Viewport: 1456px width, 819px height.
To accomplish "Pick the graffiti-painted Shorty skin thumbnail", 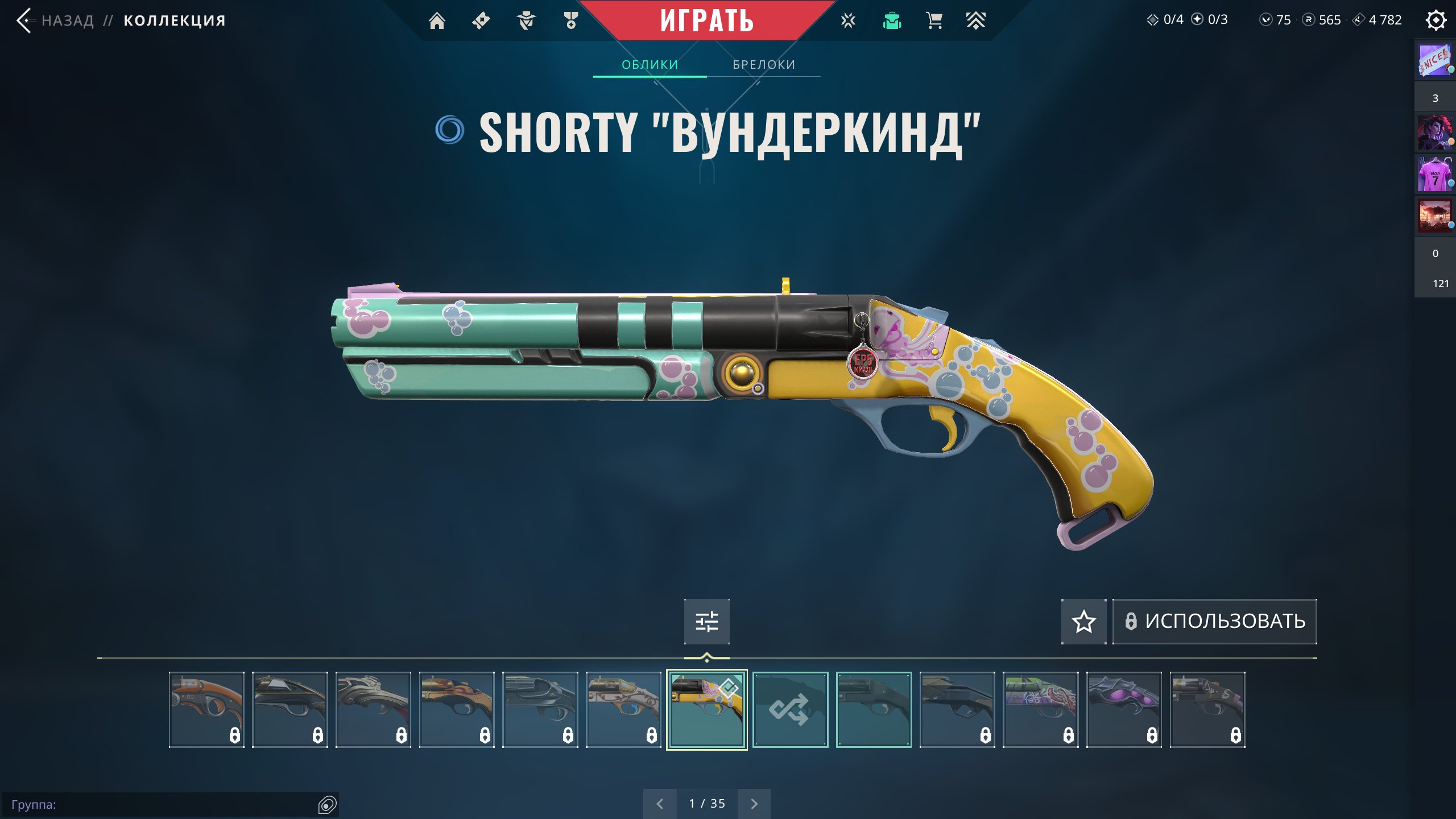I will click(x=1040, y=709).
